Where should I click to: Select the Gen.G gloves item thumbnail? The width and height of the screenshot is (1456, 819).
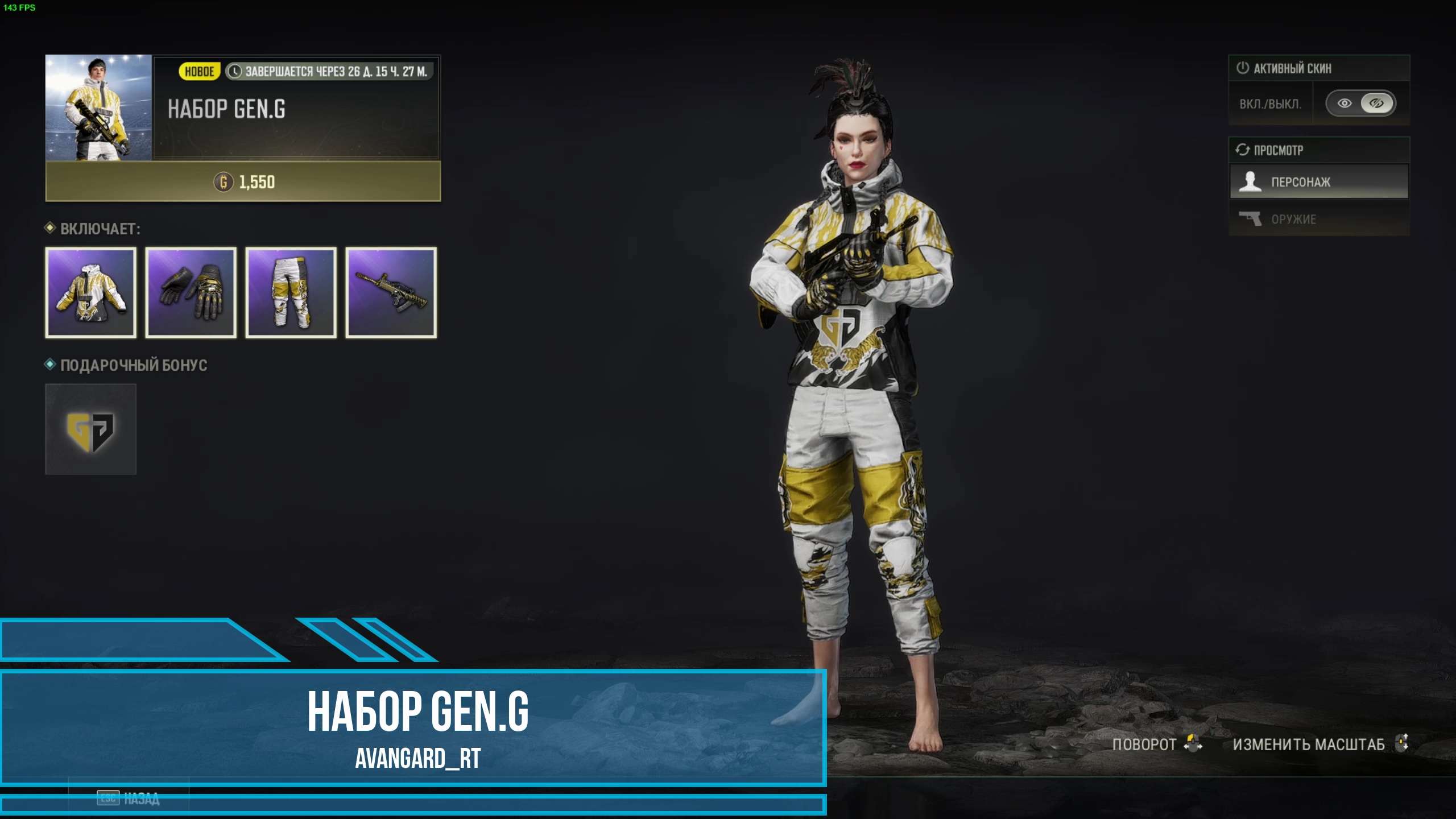(x=191, y=293)
